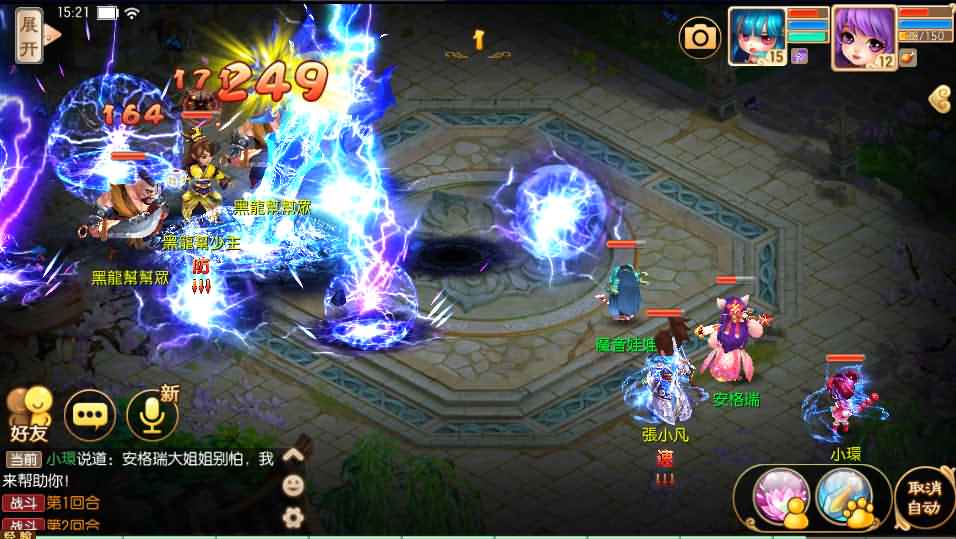Click the food status icon under character portrait

907,57
